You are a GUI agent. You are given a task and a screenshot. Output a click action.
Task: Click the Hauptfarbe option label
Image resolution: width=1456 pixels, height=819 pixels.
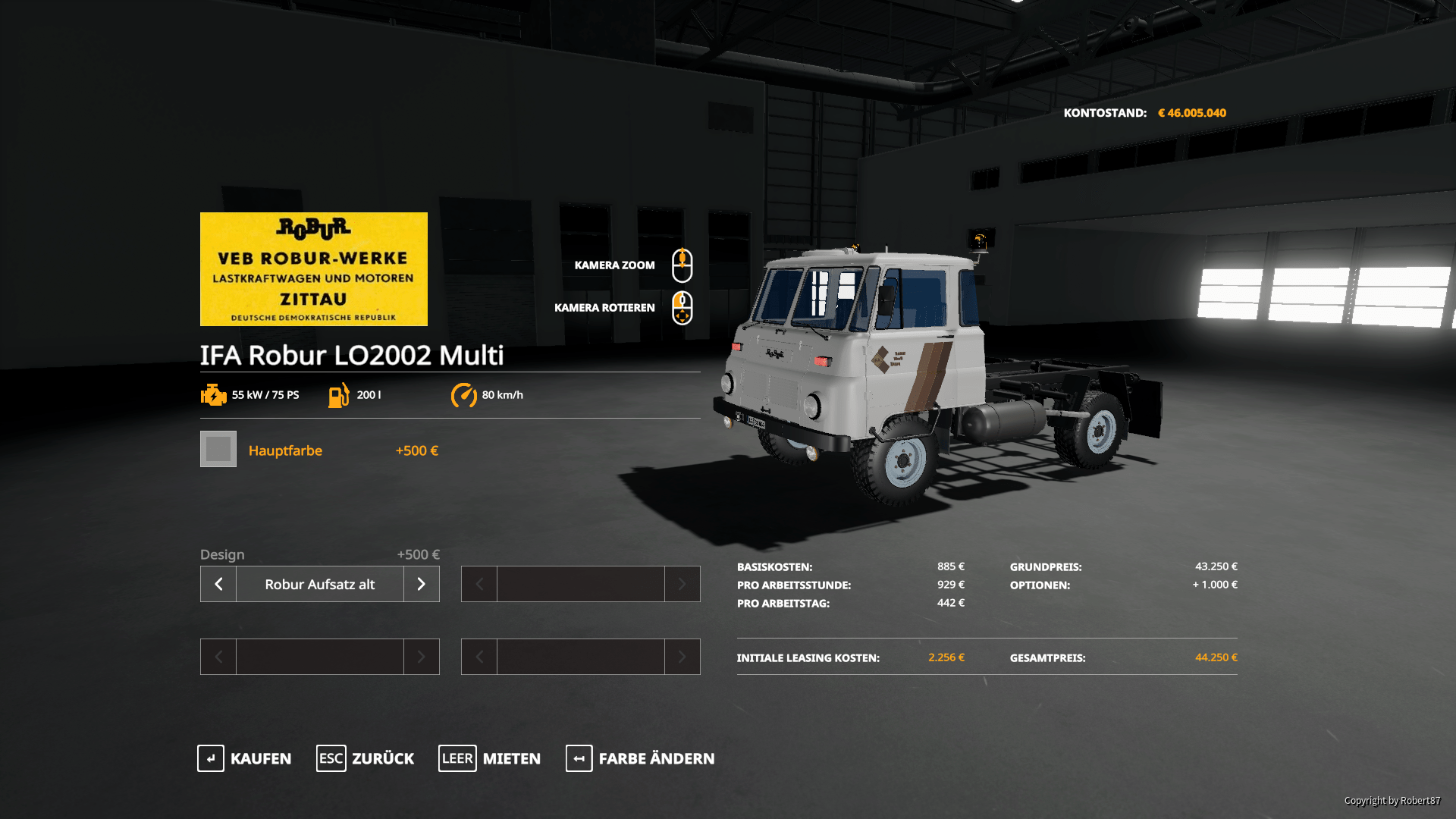(285, 450)
